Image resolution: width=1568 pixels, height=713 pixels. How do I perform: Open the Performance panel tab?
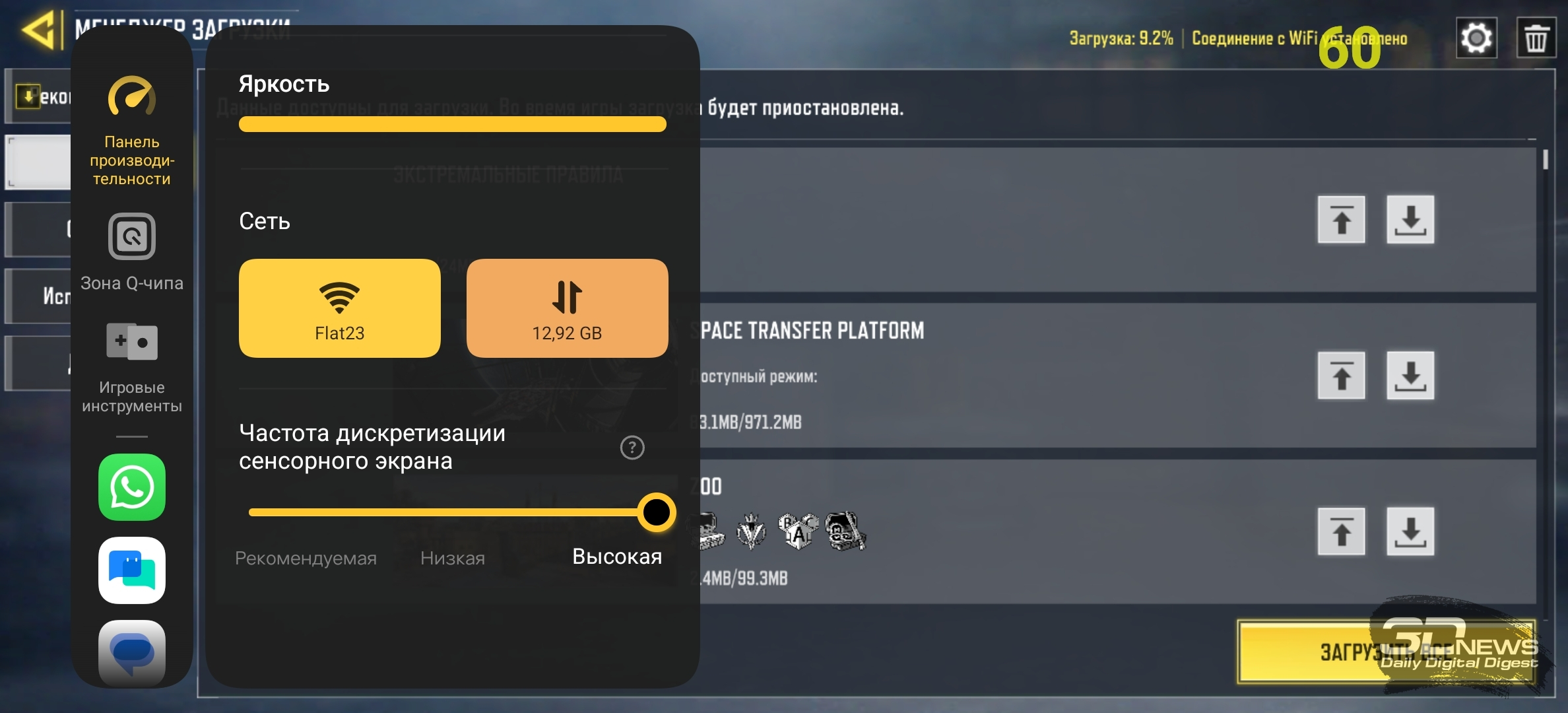132,132
